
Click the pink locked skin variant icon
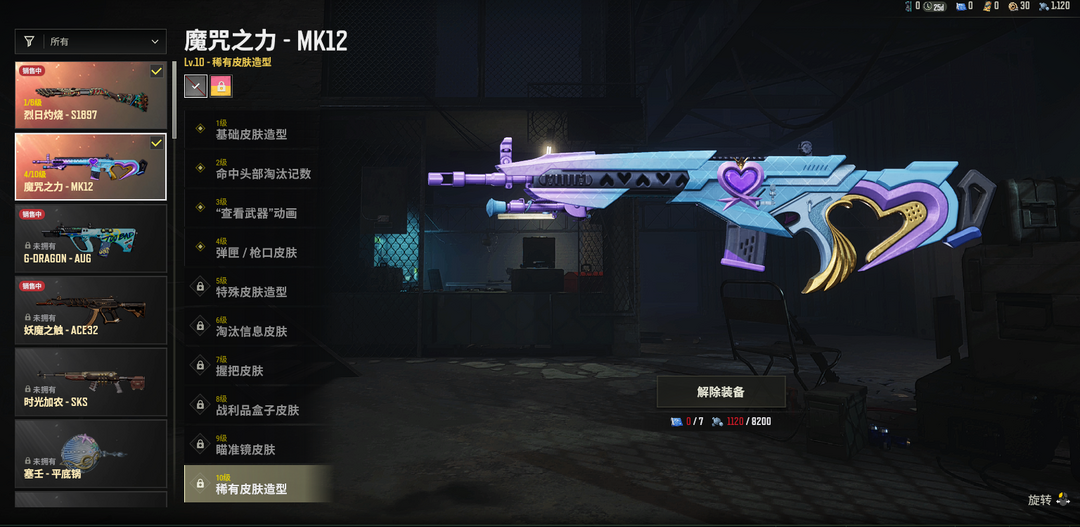click(221, 87)
